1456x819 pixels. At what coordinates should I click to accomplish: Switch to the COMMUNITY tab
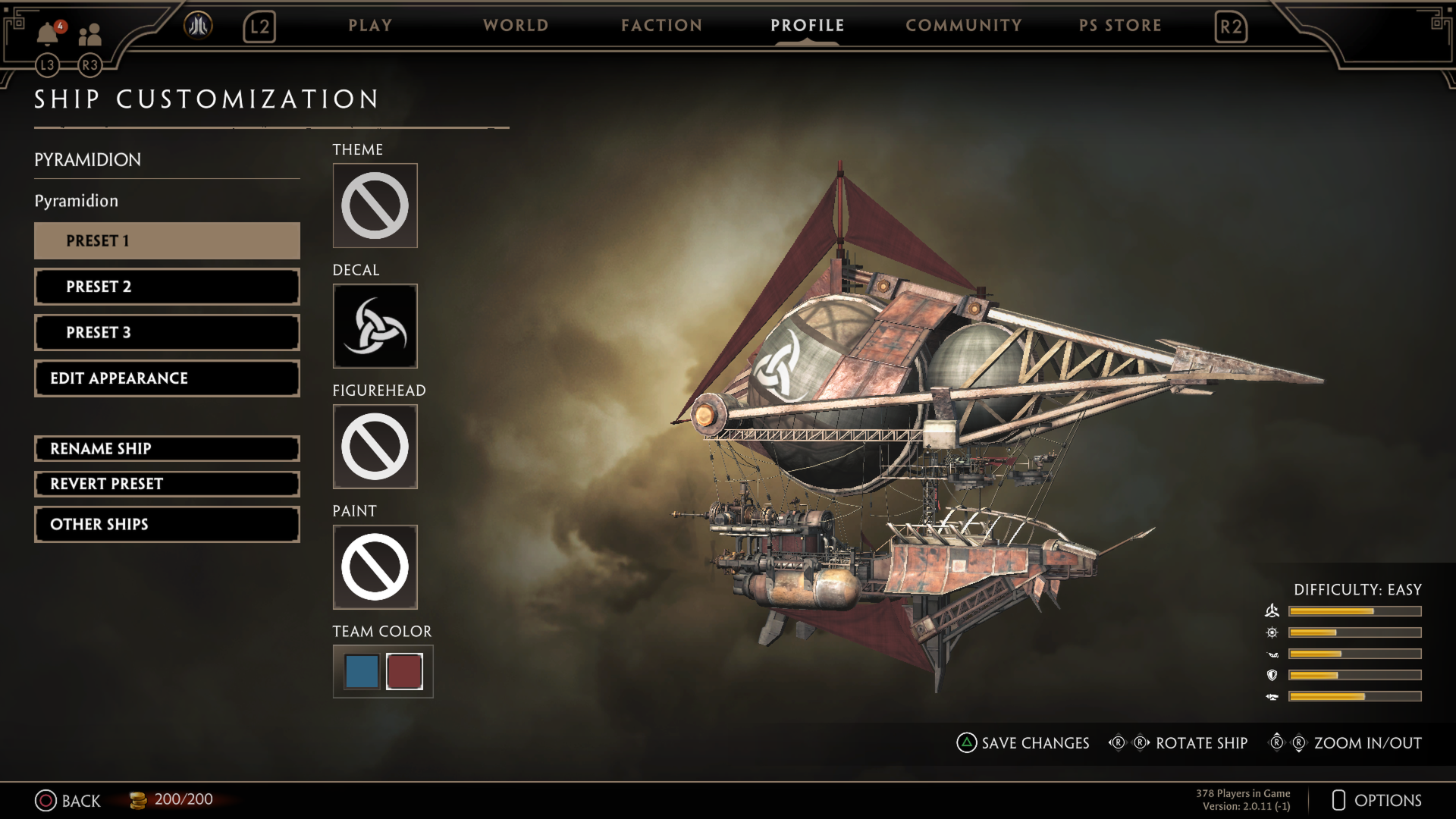click(963, 25)
